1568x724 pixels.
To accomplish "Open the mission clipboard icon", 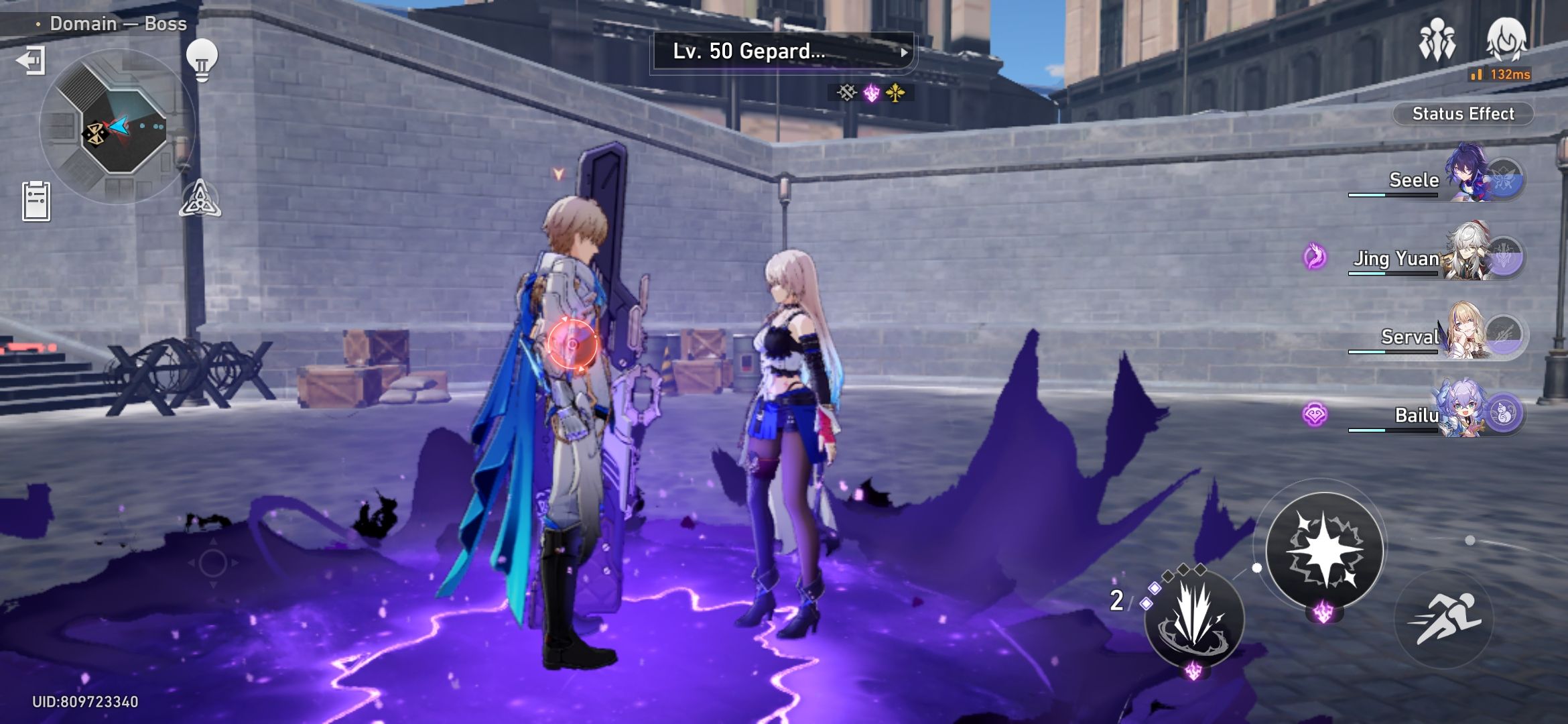I will (x=36, y=200).
